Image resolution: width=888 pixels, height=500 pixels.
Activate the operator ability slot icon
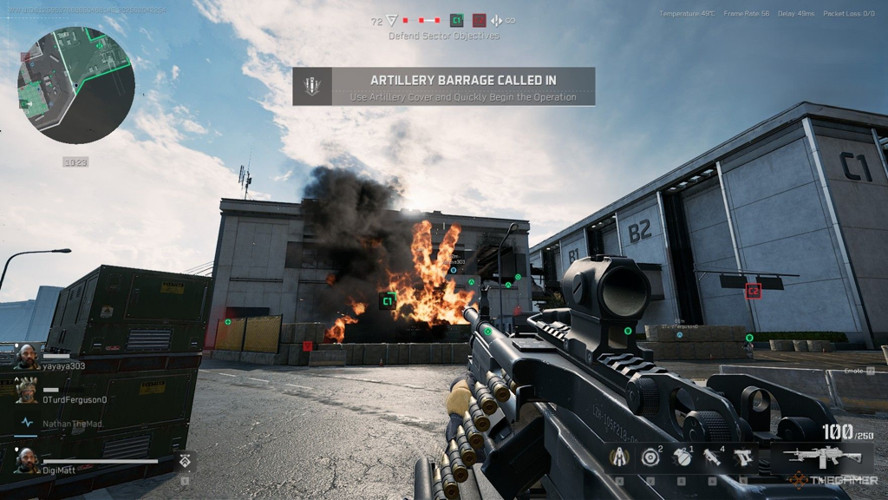click(618, 458)
